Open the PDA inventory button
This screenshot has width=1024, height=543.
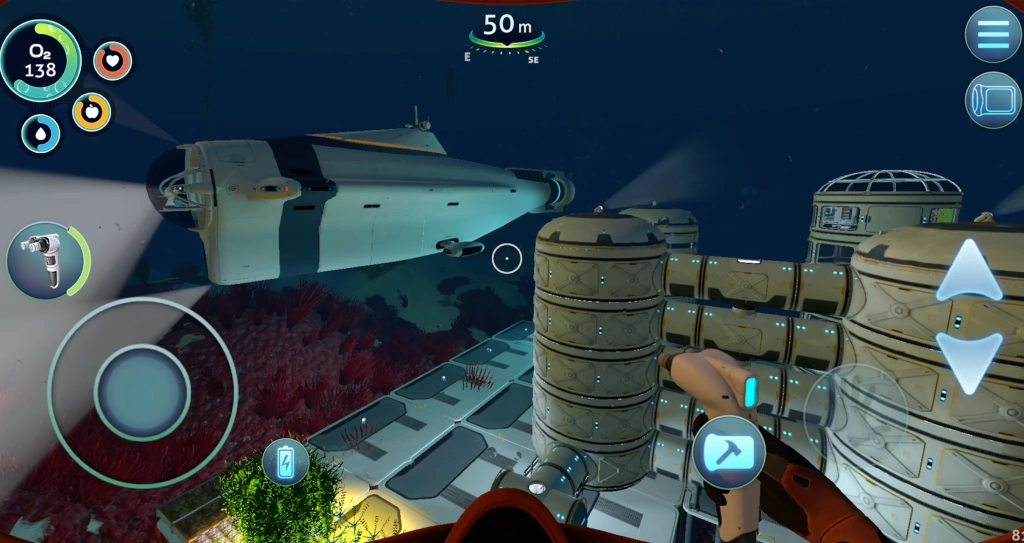(x=992, y=100)
